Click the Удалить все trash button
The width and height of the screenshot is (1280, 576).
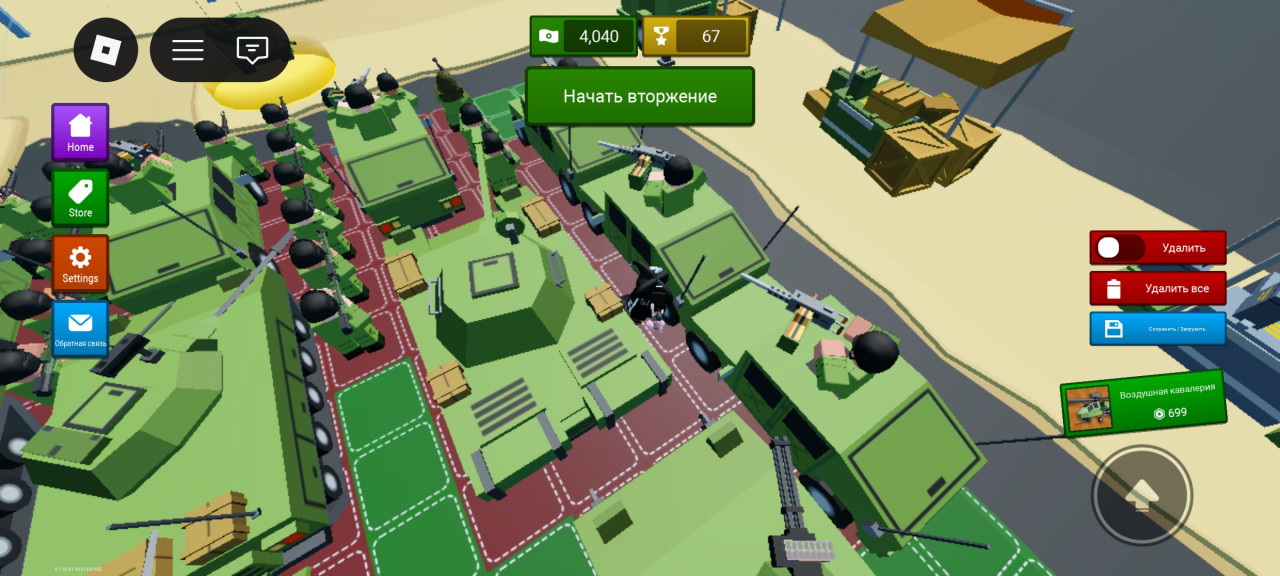(x=1157, y=289)
